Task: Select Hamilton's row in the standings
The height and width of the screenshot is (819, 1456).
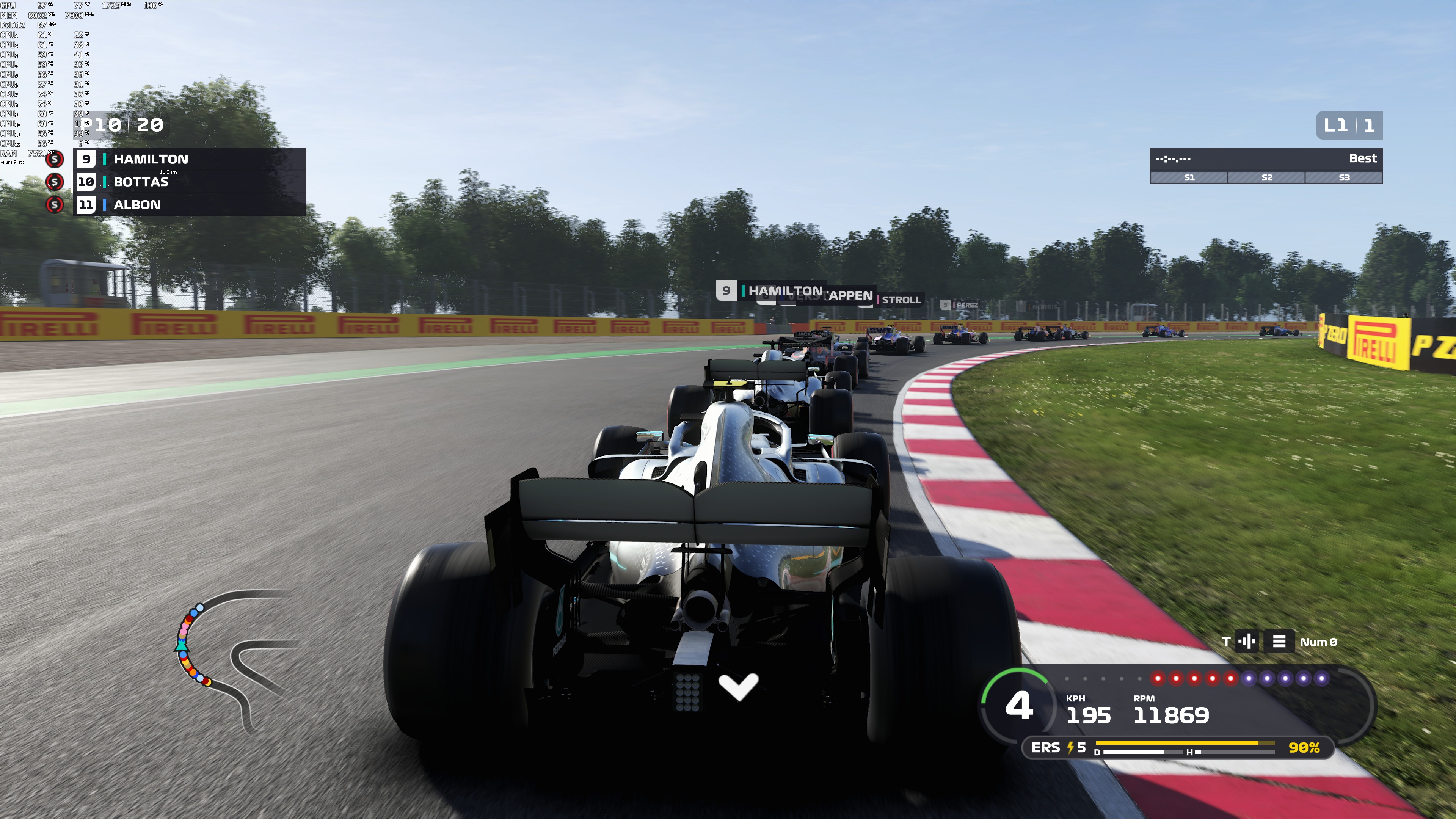Action: pyautogui.click(x=189, y=159)
